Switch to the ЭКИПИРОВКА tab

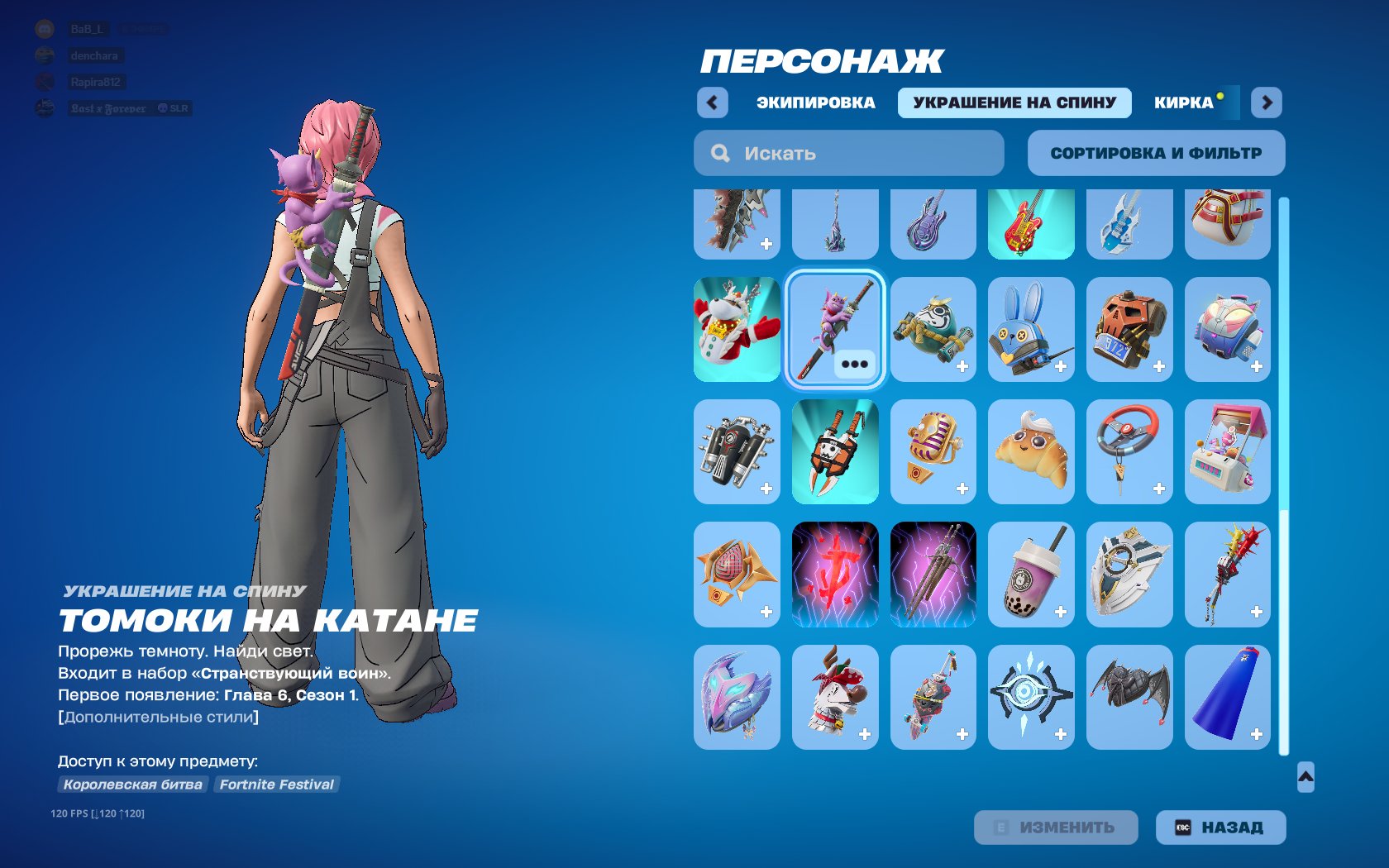(x=814, y=102)
